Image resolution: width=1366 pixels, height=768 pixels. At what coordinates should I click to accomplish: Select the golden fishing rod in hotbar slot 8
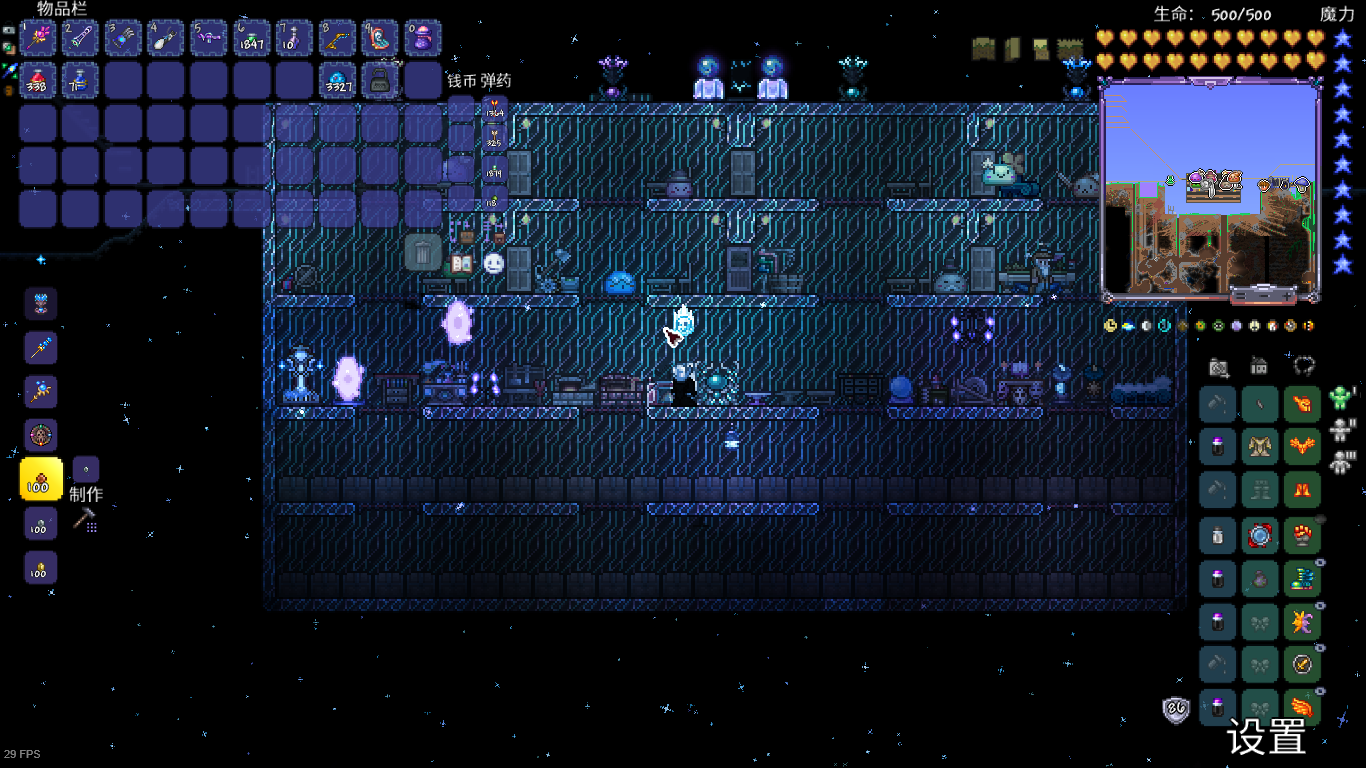pyautogui.click(x=337, y=38)
